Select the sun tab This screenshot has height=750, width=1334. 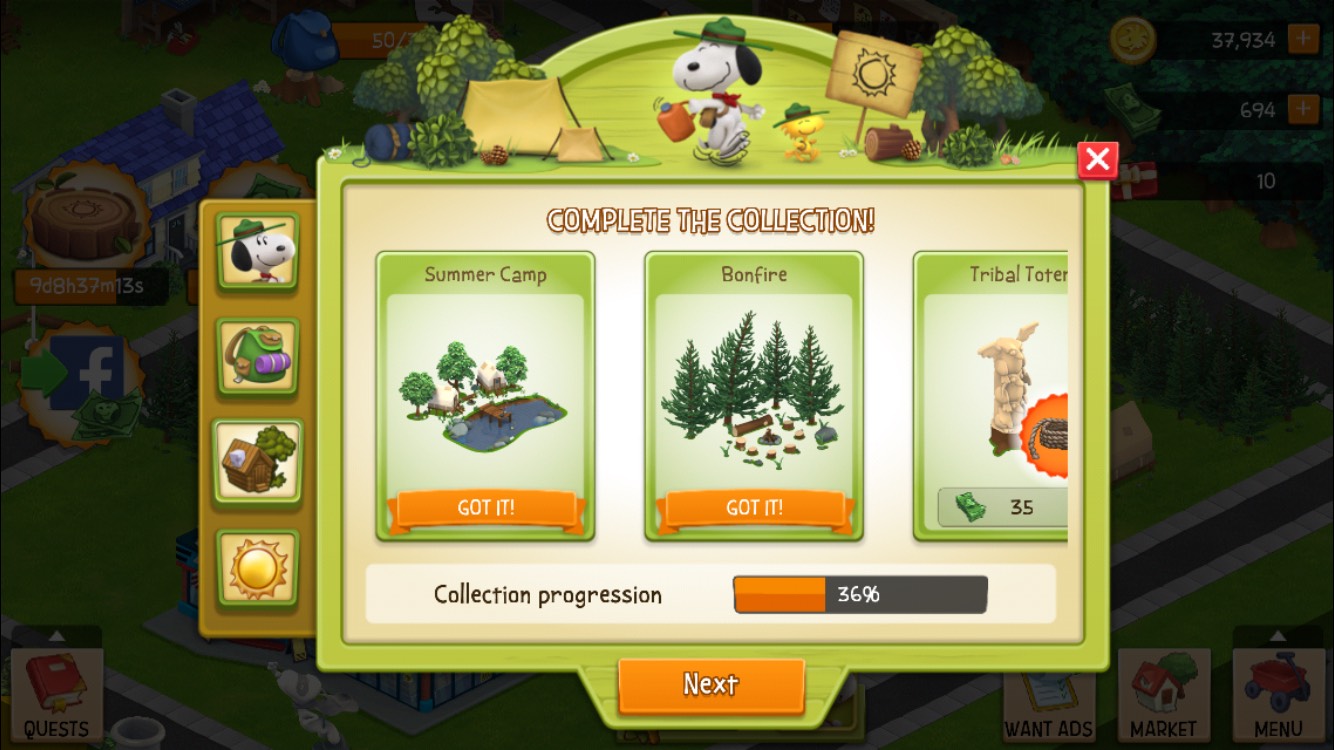(258, 568)
